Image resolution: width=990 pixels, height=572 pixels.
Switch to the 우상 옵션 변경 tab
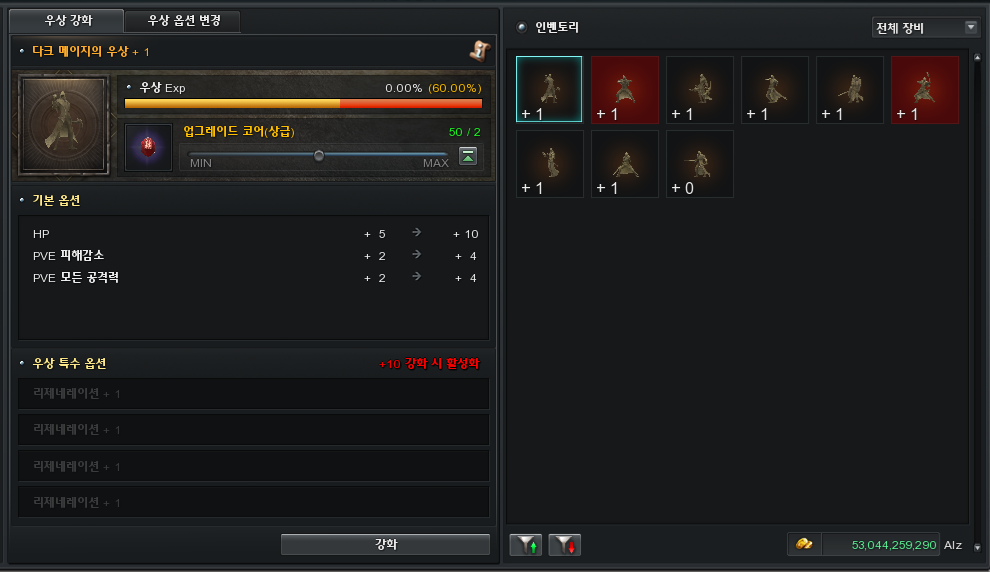[183, 21]
